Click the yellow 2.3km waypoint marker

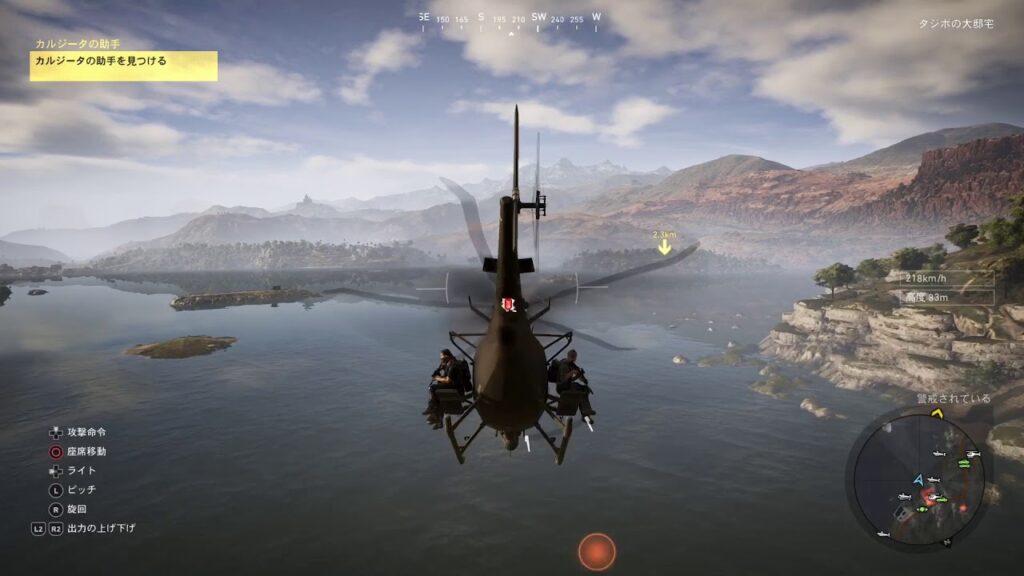pyautogui.click(x=664, y=245)
